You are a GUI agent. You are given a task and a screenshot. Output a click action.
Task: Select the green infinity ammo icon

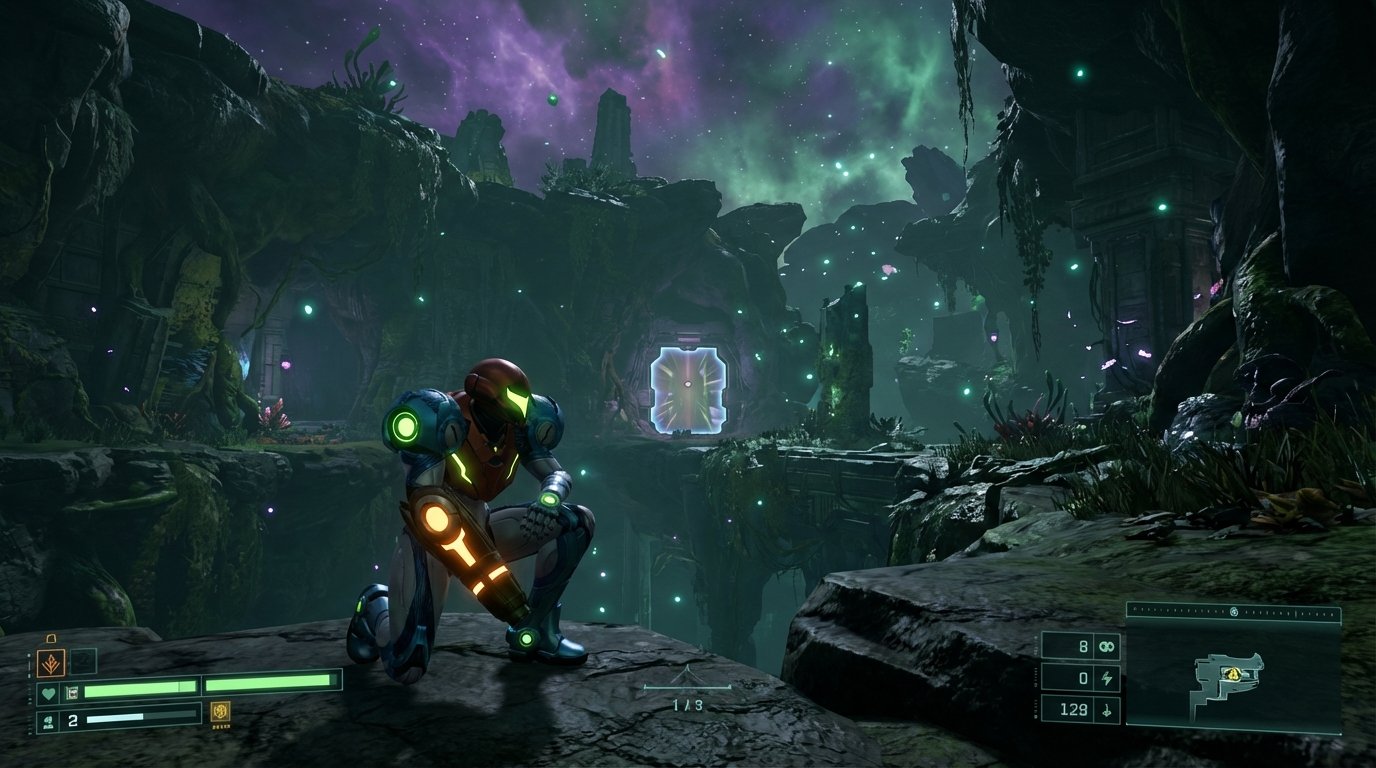(x=1107, y=647)
